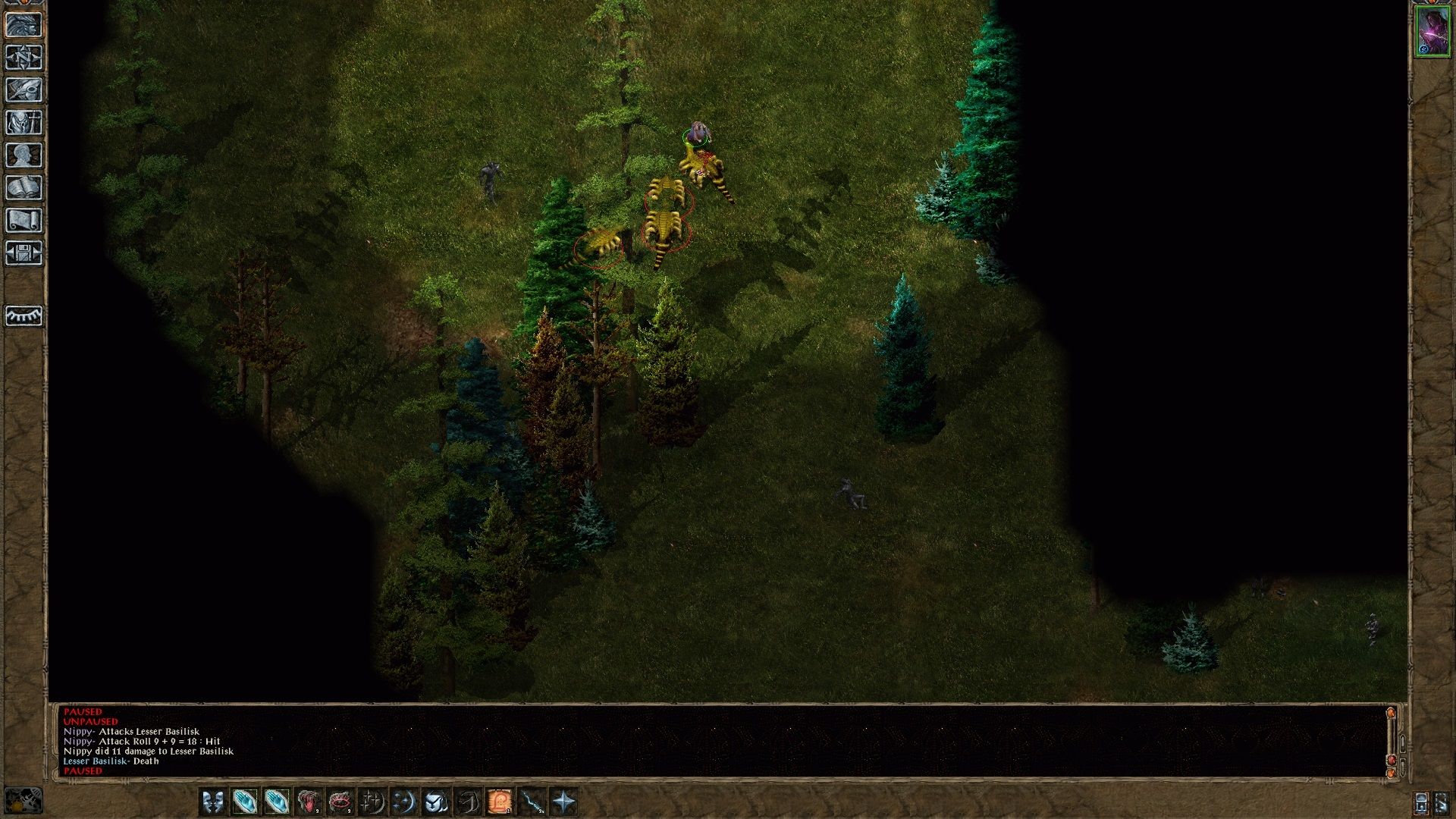Select Nippy's character portrait
The height and width of the screenshot is (819, 1456).
point(1432,32)
